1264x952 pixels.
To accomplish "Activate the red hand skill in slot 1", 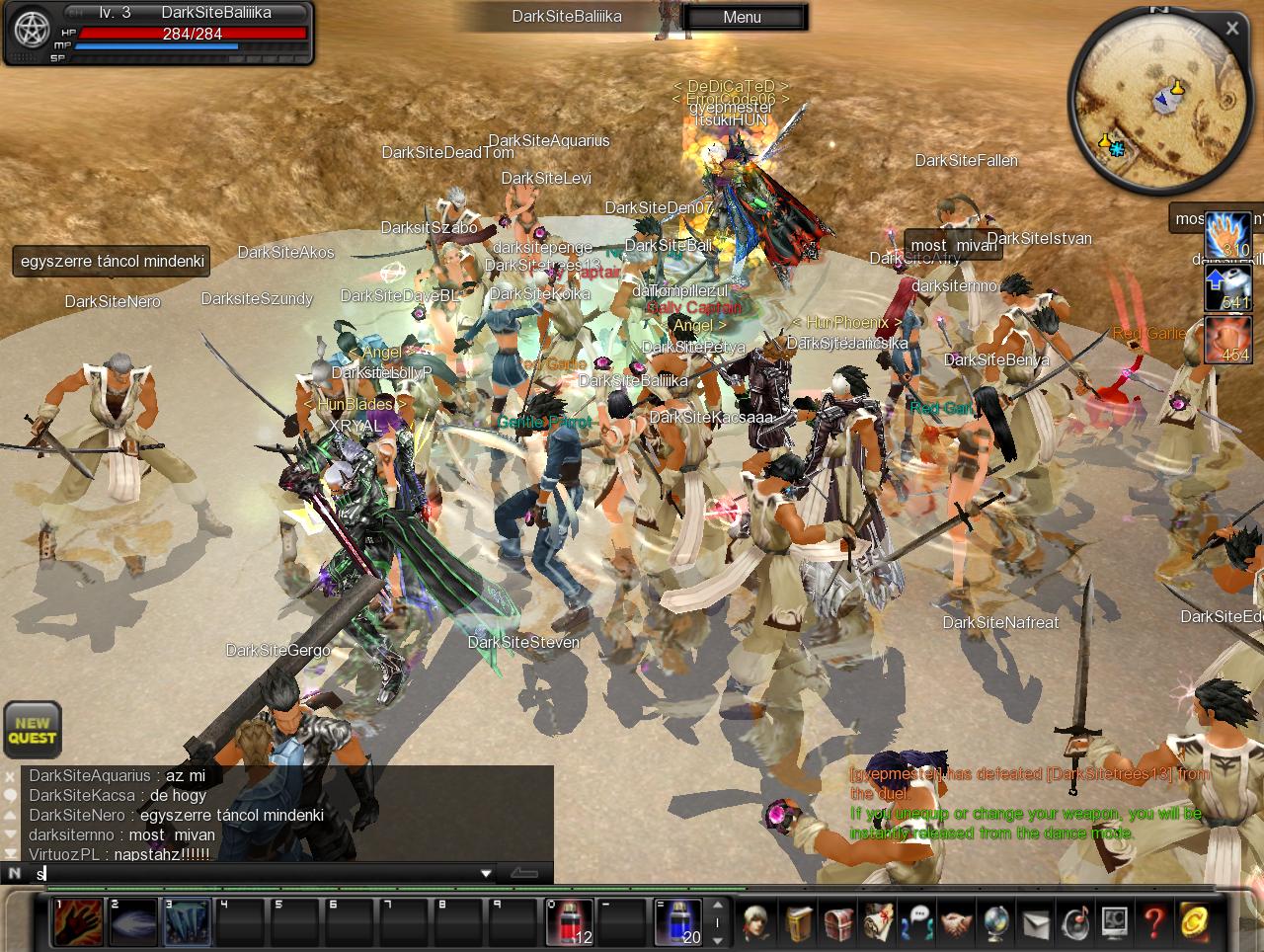I will [78, 922].
